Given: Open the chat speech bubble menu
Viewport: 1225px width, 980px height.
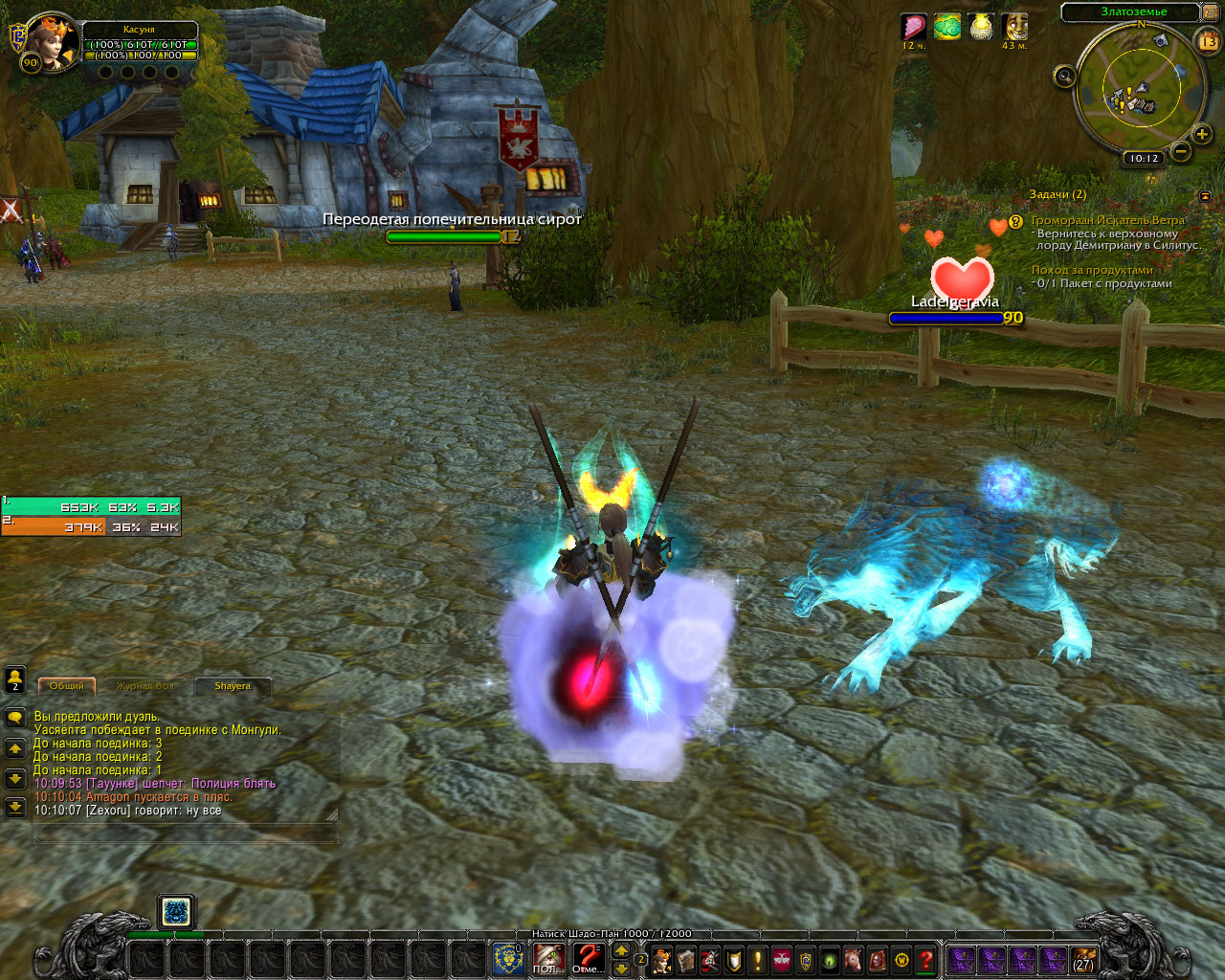Looking at the screenshot, I should (x=15, y=718).
